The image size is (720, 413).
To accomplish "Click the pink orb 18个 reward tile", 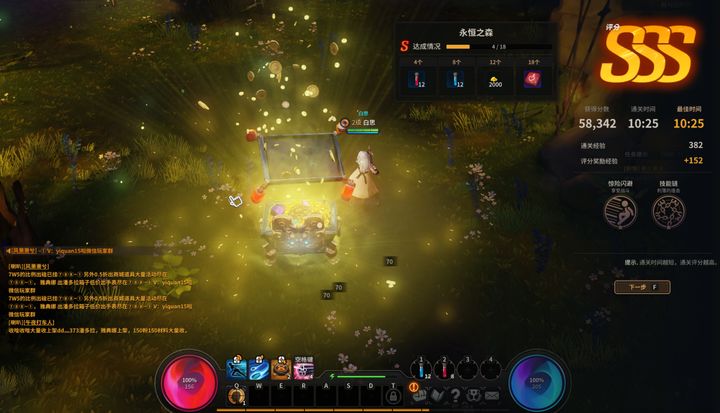I will tap(532, 79).
